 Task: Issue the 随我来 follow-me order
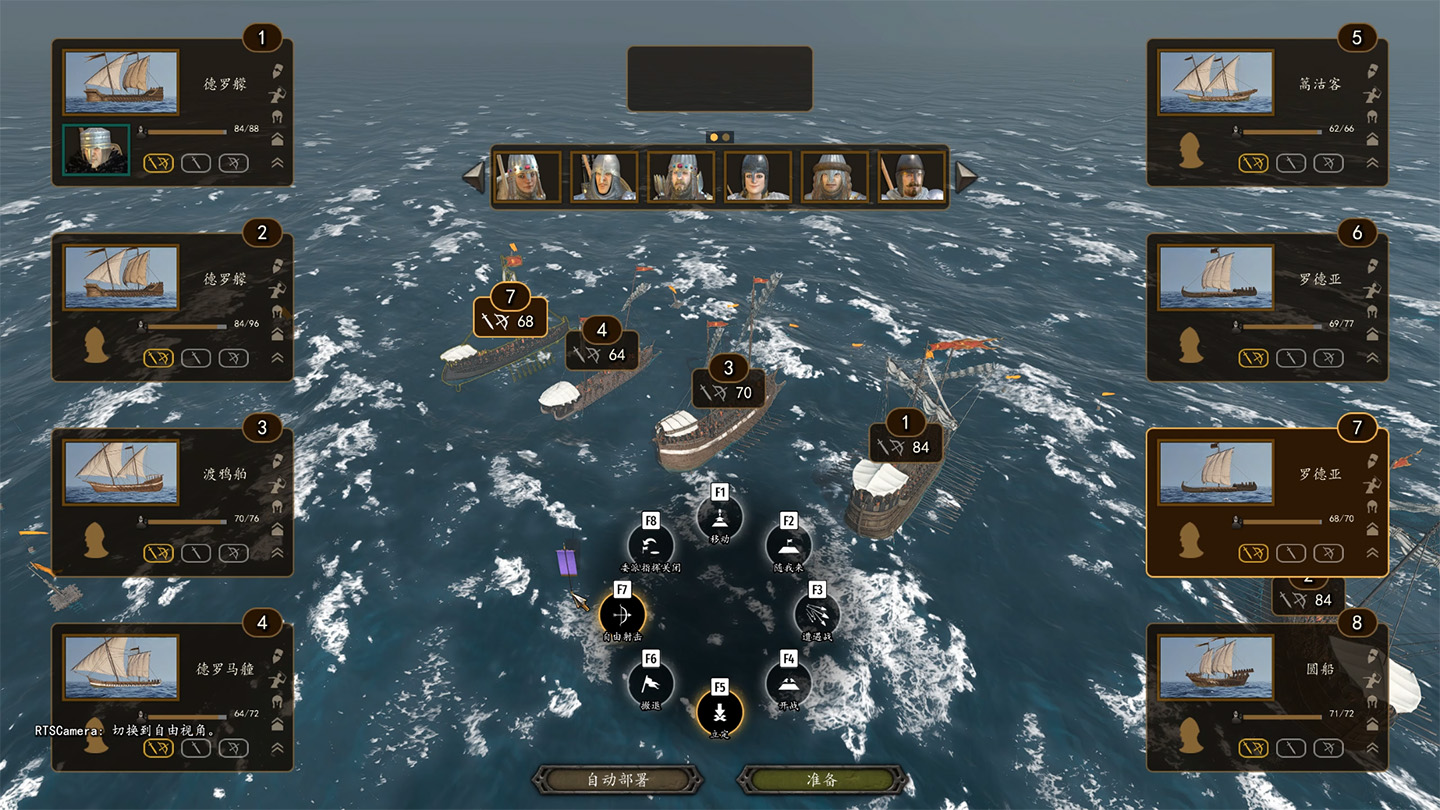(x=788, y=546)
